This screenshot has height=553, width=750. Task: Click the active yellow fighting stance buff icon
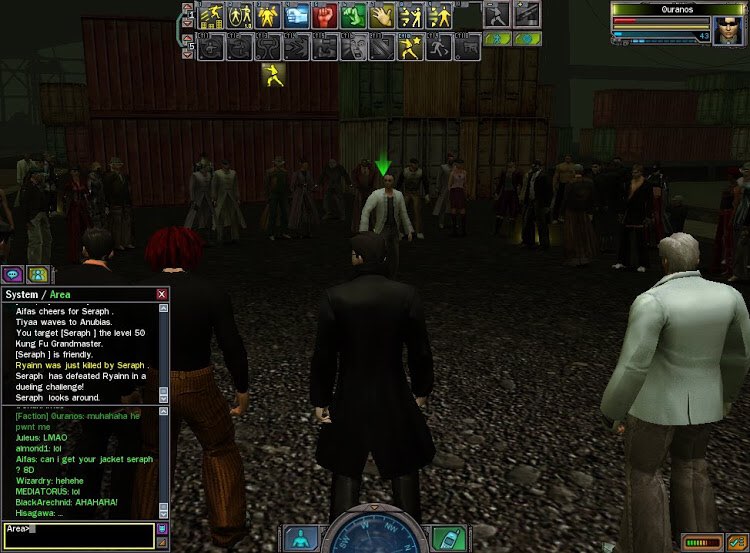click(272, 75)
